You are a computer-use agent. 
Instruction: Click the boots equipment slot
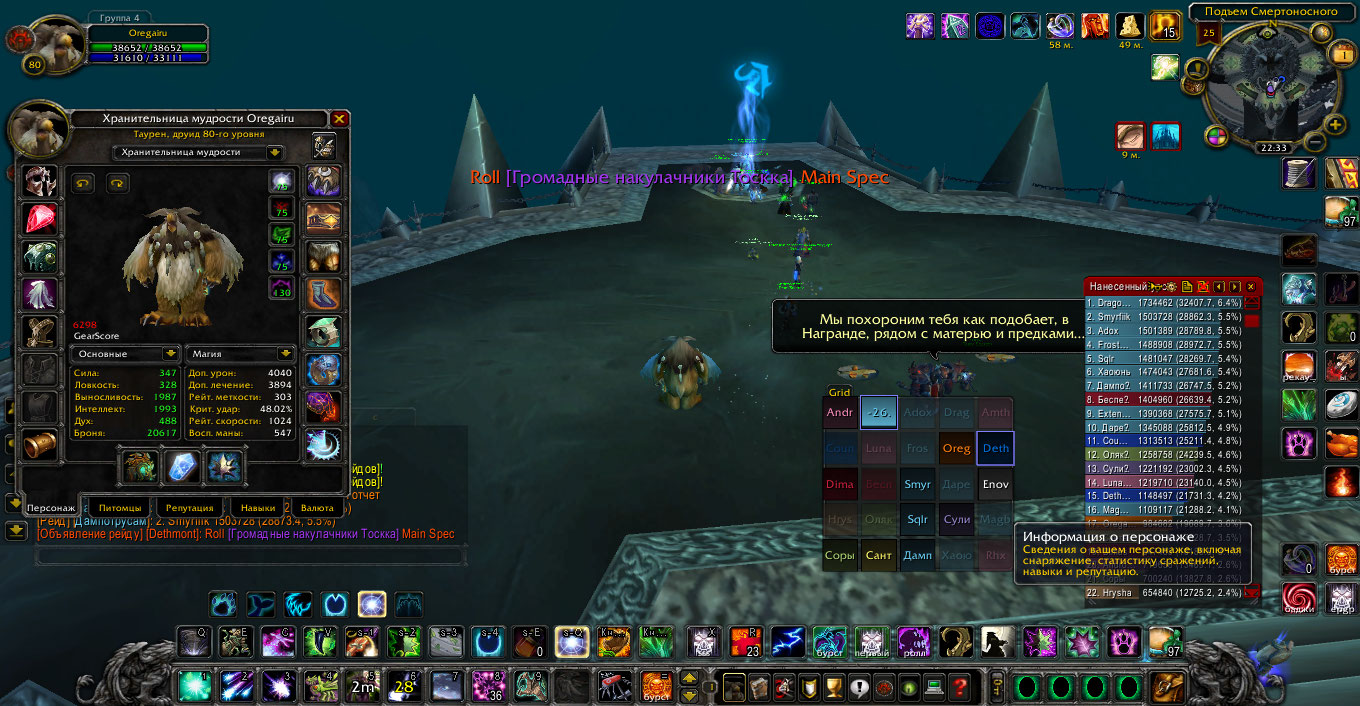[323, 295]
